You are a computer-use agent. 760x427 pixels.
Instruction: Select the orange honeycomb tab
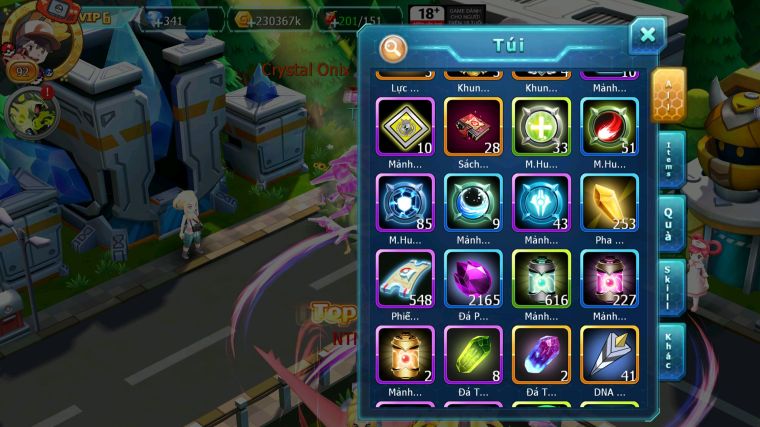(x=667, y=95)
